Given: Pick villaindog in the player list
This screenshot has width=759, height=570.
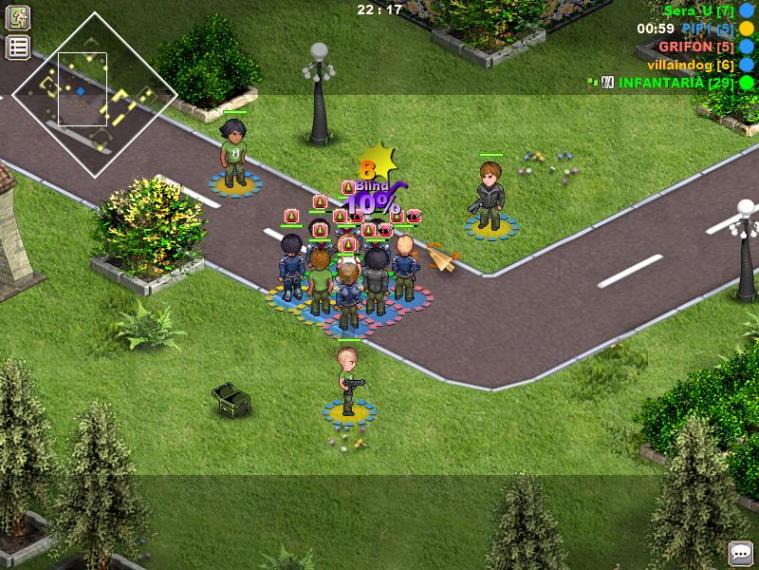Looking at the screenshot, I should (690, 64).
